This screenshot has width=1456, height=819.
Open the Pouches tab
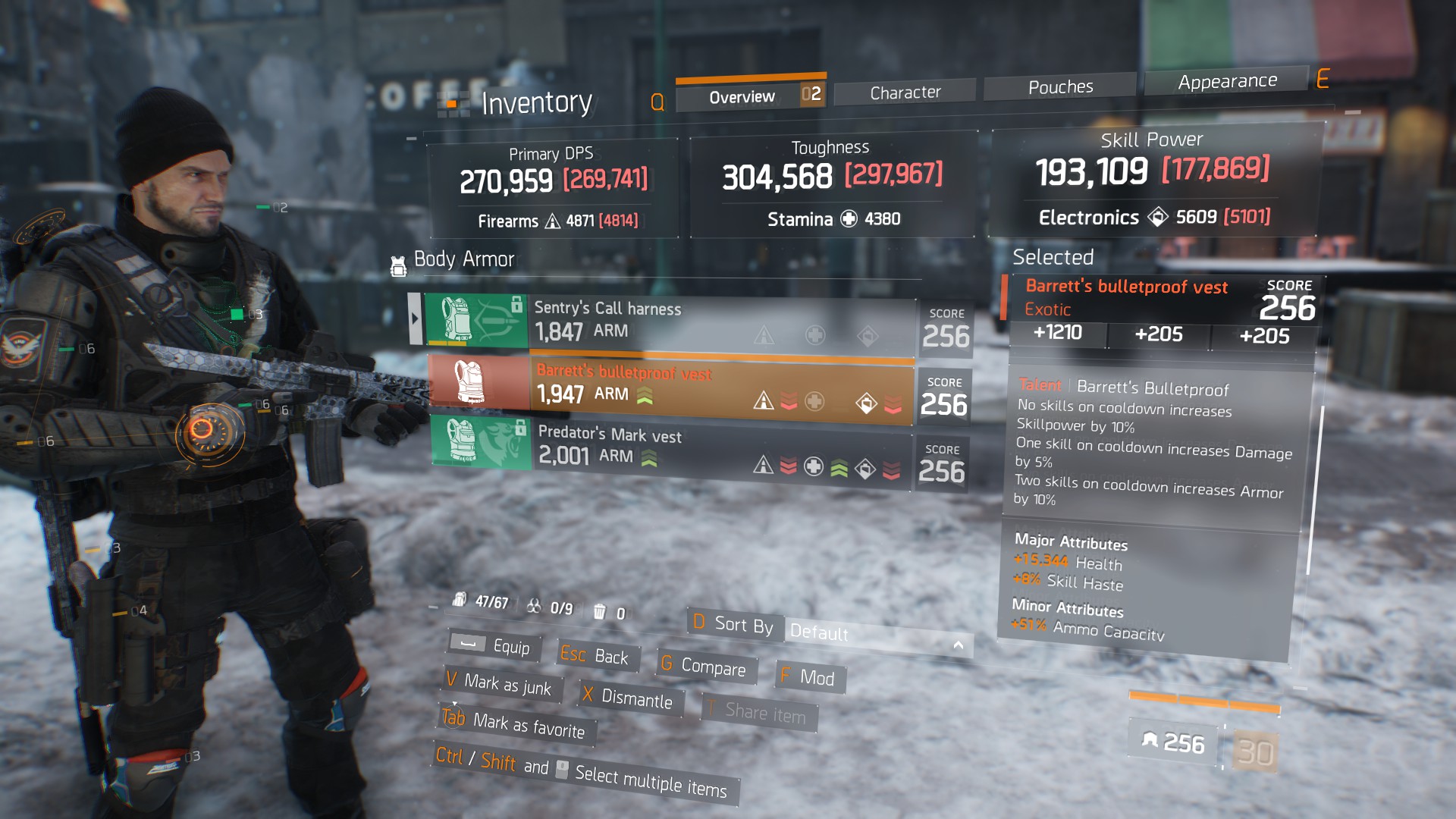point(1060,87)
